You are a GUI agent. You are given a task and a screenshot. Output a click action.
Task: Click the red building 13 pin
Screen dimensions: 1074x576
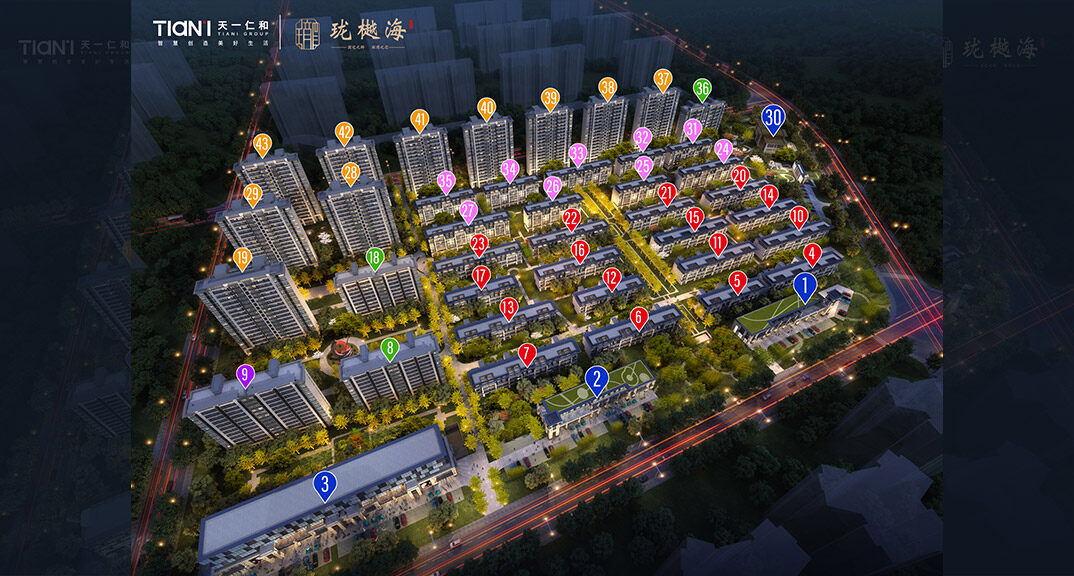point(508,307)
